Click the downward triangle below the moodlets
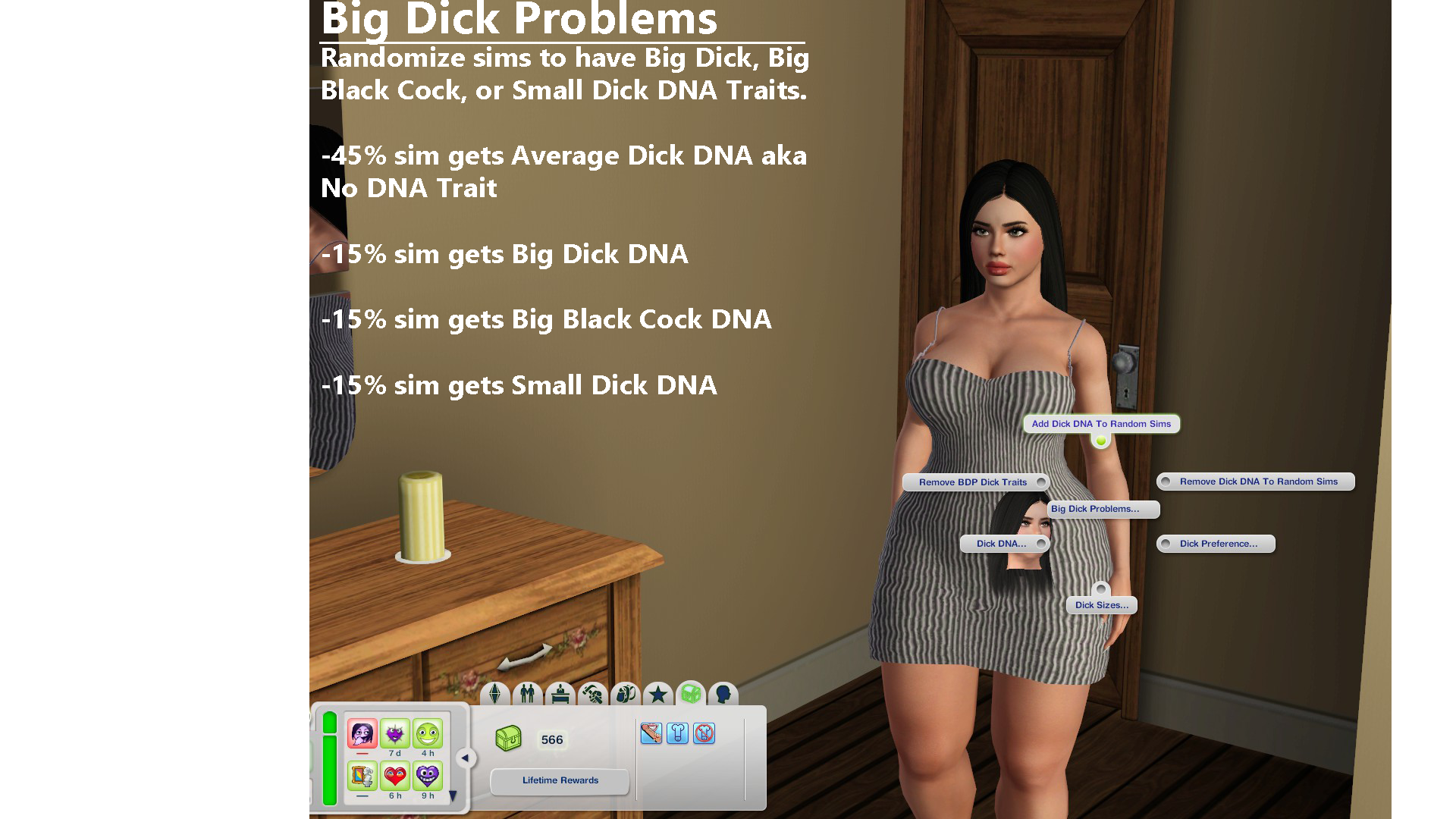 click(x=453, y=795)
